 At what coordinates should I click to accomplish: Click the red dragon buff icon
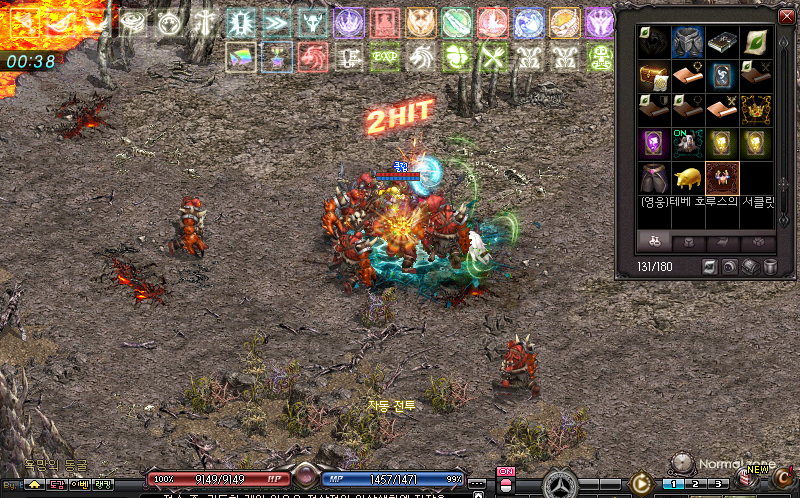[x=312, y=58]
